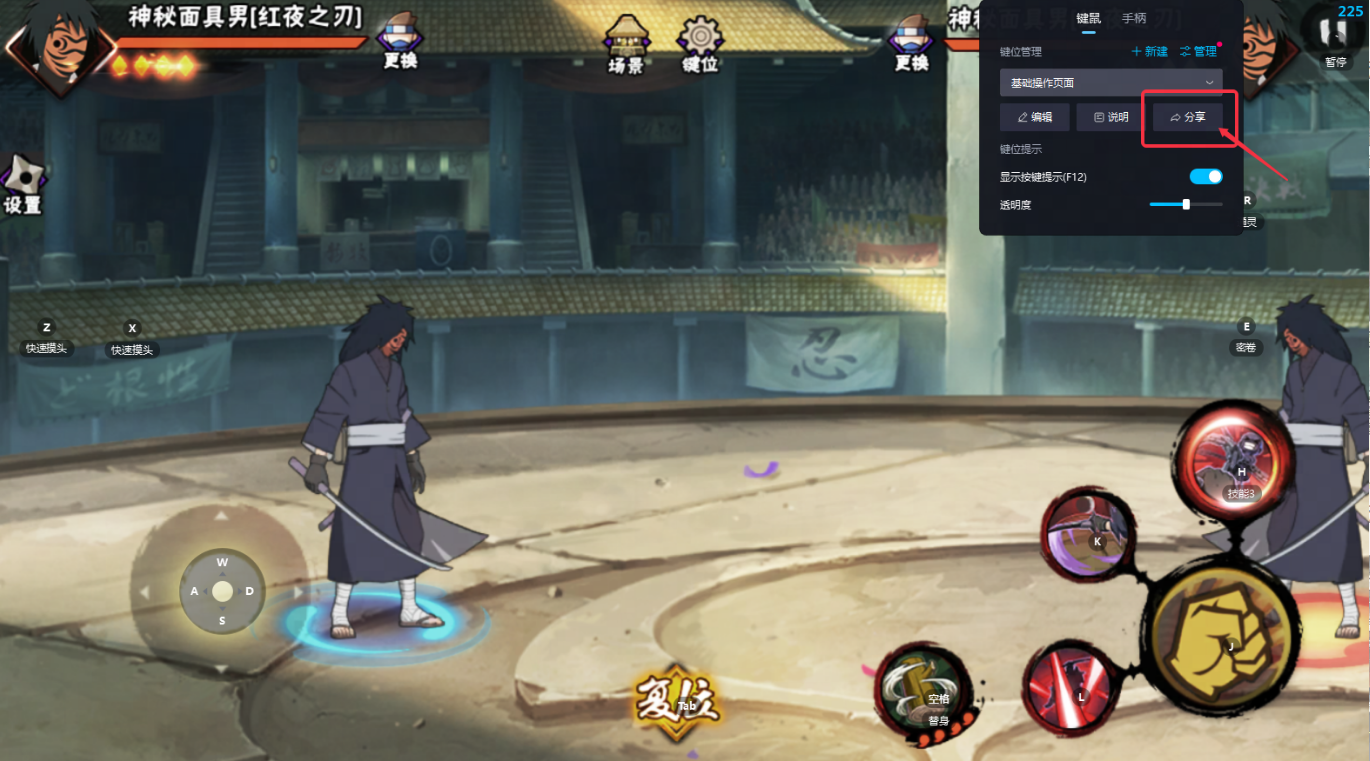Toggle off 显示按键提示 key hints
This screenshot has height=761, width=1370.
1205,177
